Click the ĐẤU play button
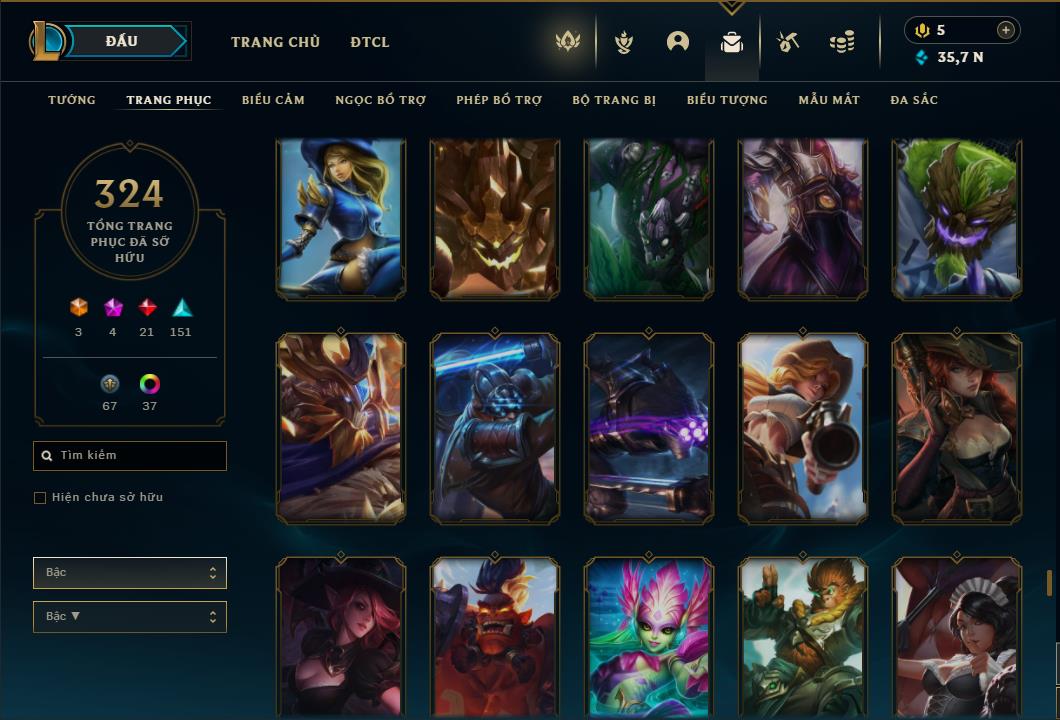Viewport: 1060px width, 720px height. pos(122,41)
